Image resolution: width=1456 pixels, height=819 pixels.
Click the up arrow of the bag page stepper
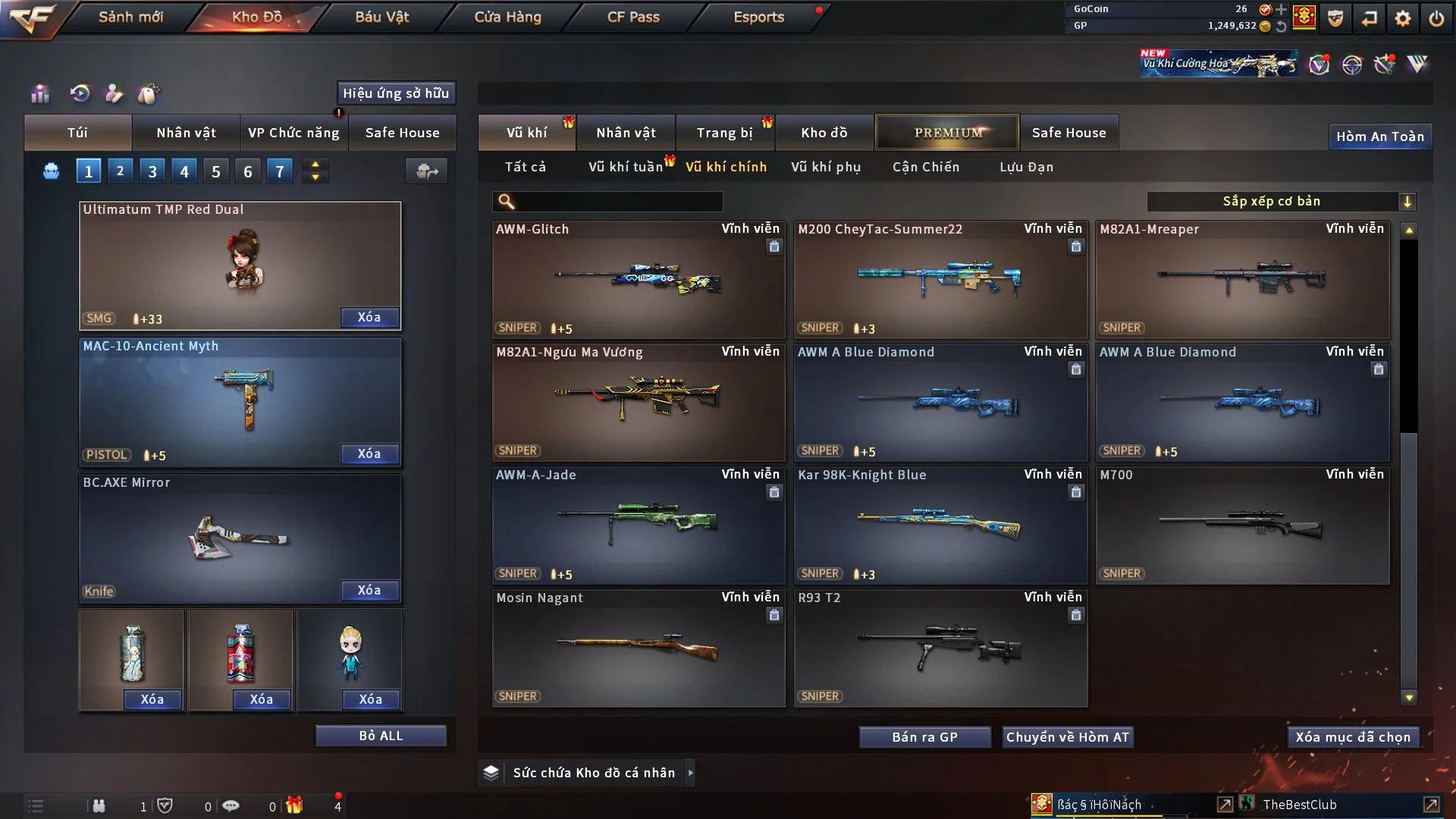click(x=315, y=165)
